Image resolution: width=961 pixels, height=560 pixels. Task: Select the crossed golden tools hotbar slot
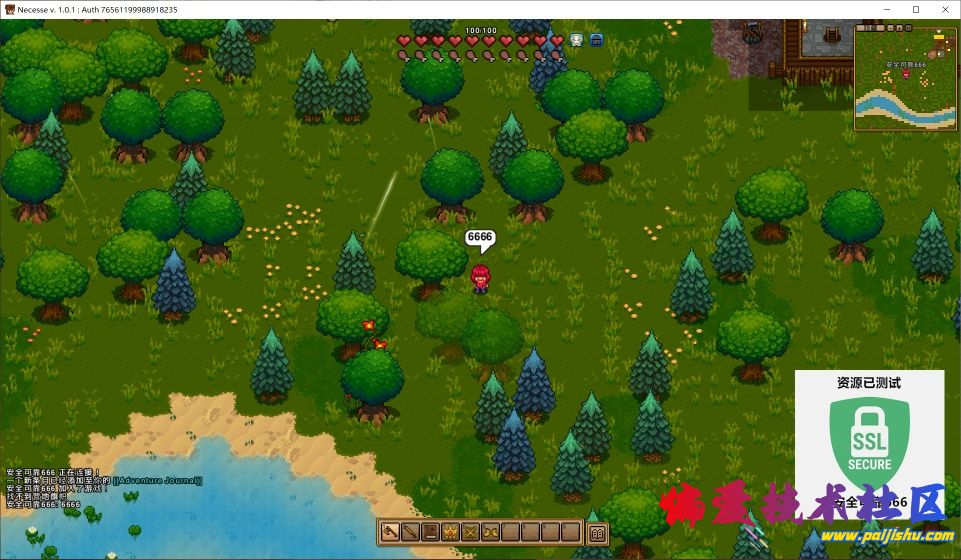point(471,532)
